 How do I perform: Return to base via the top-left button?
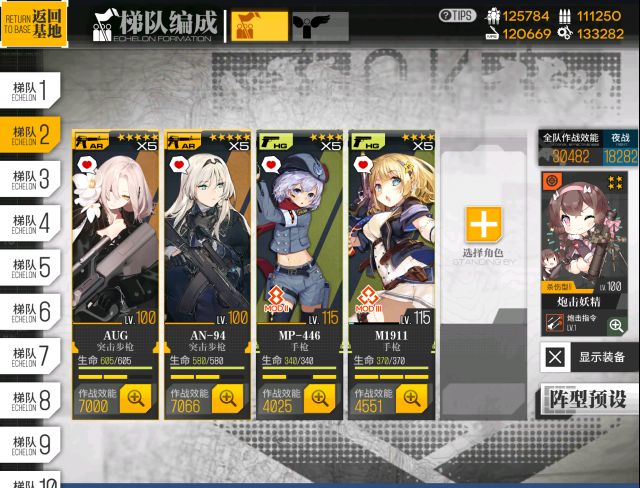click(34, 24)
